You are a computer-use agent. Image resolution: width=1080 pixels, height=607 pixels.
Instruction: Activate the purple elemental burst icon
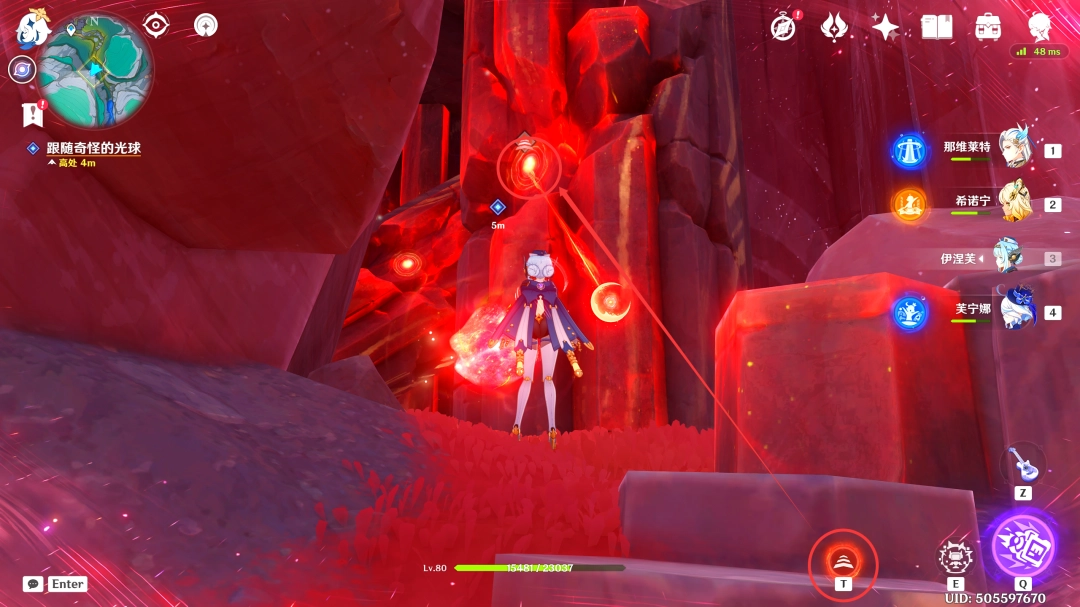[x=1023, y=545]
